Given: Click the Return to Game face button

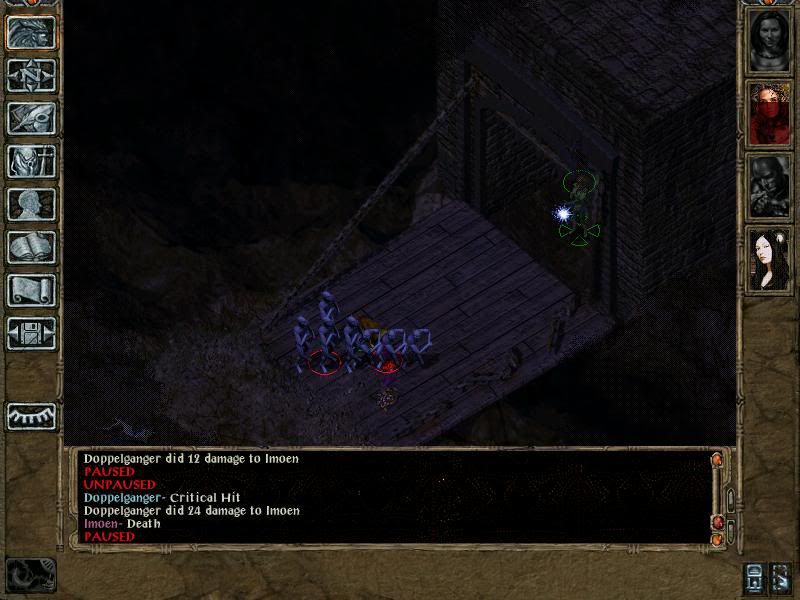Looking at the screenshot, I should [31, 32].
